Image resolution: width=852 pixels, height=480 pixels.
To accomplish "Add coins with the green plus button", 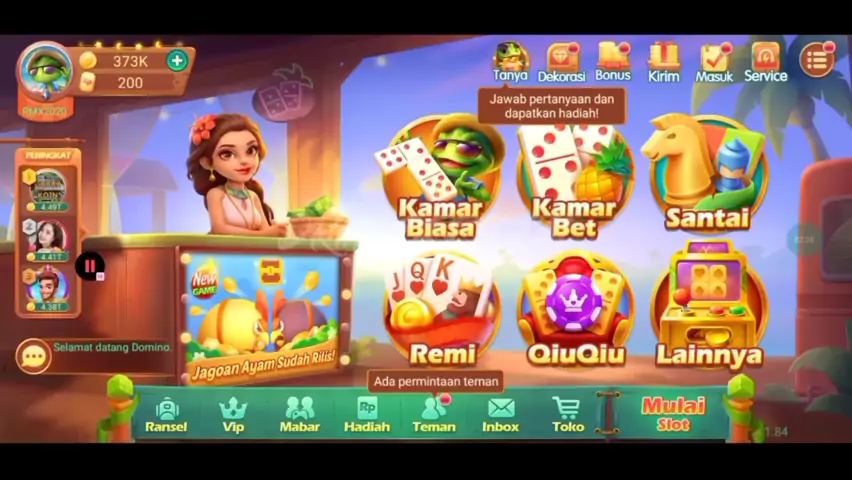I will pos(177,60).
